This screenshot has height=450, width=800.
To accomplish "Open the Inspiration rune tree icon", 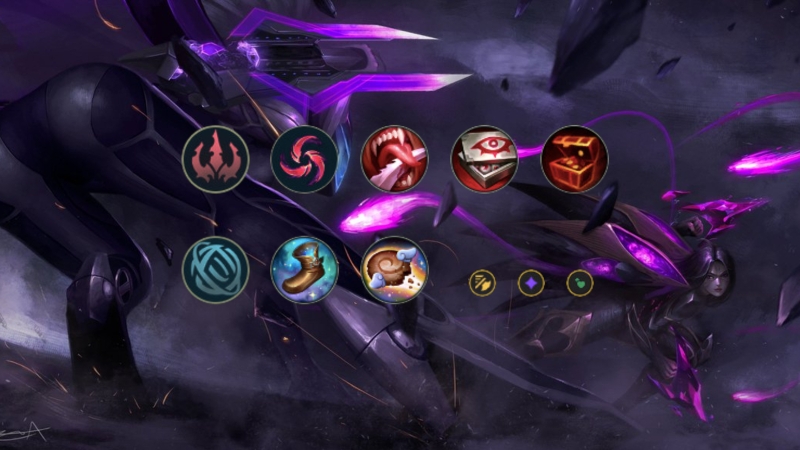I will tap(215, 269).
